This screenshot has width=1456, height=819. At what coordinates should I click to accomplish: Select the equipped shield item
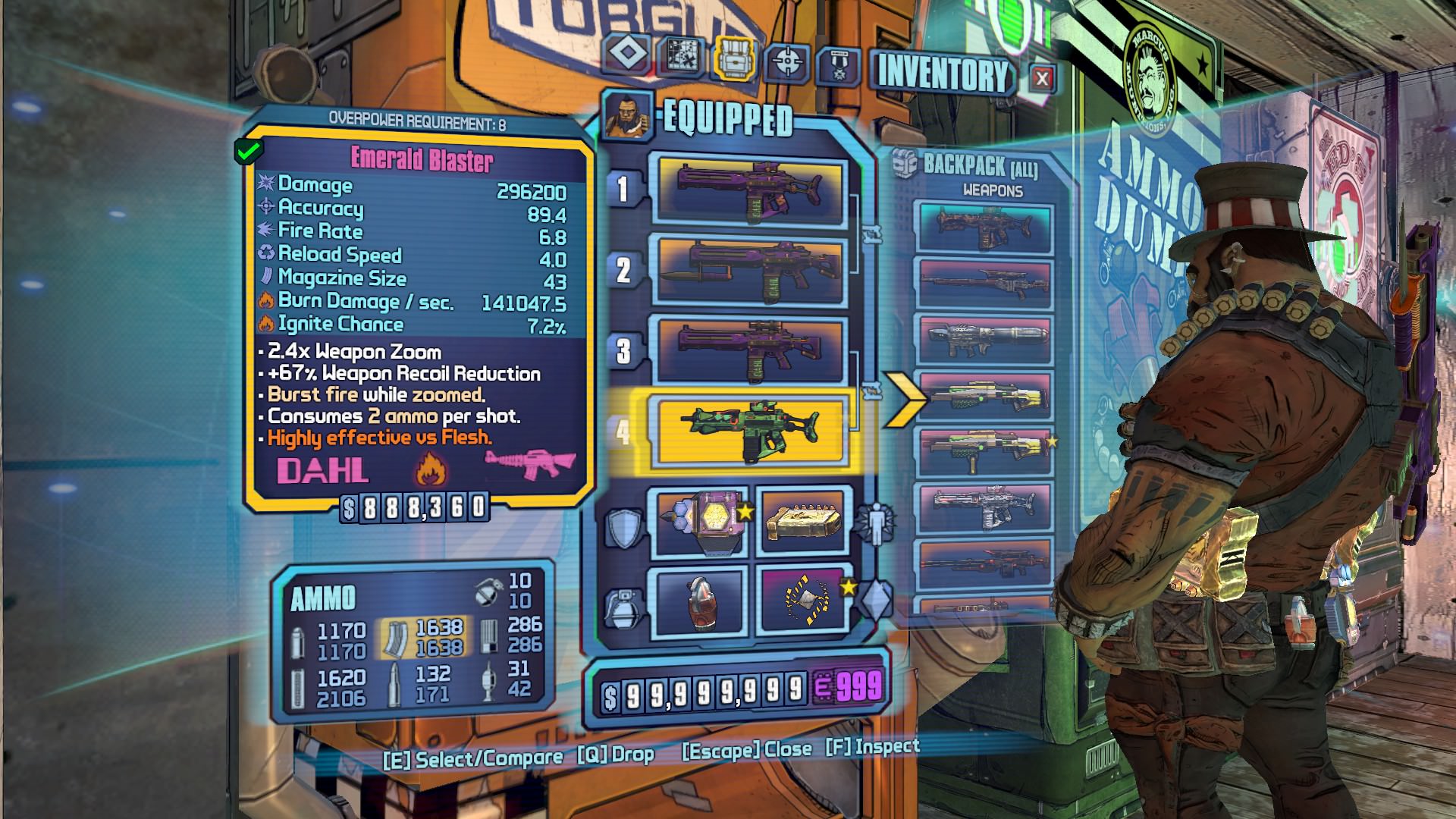[x=699, y=525]
